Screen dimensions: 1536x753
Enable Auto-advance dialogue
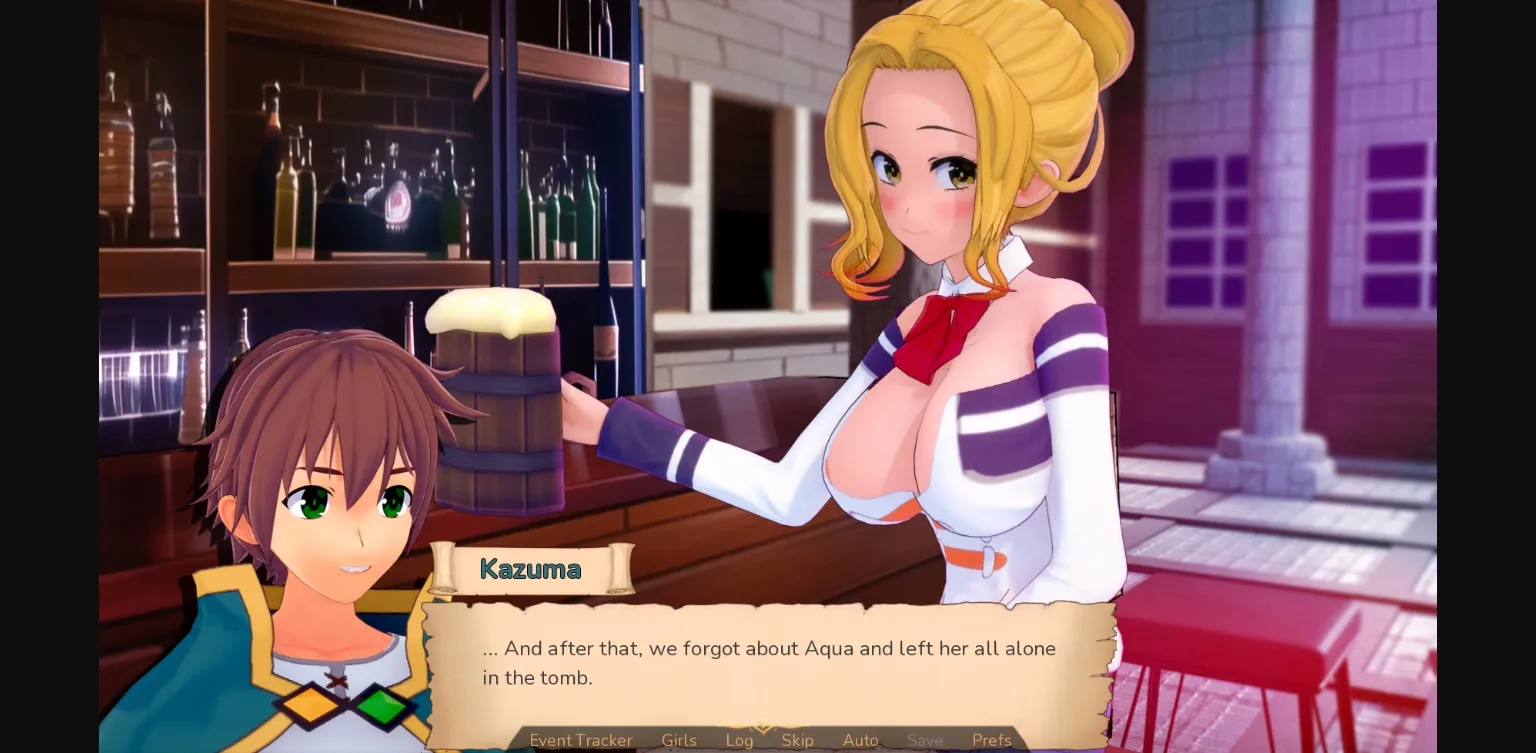[x=860, y=740]
